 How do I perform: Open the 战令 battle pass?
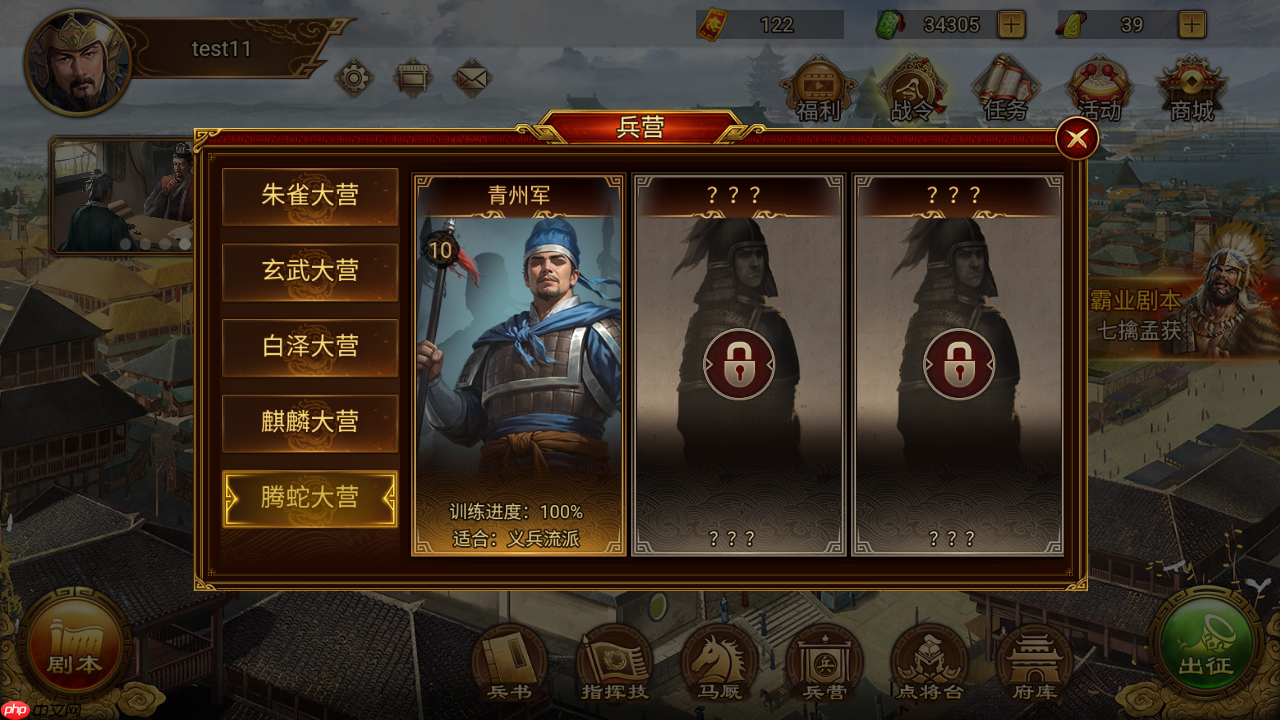(x=911, y=88)
